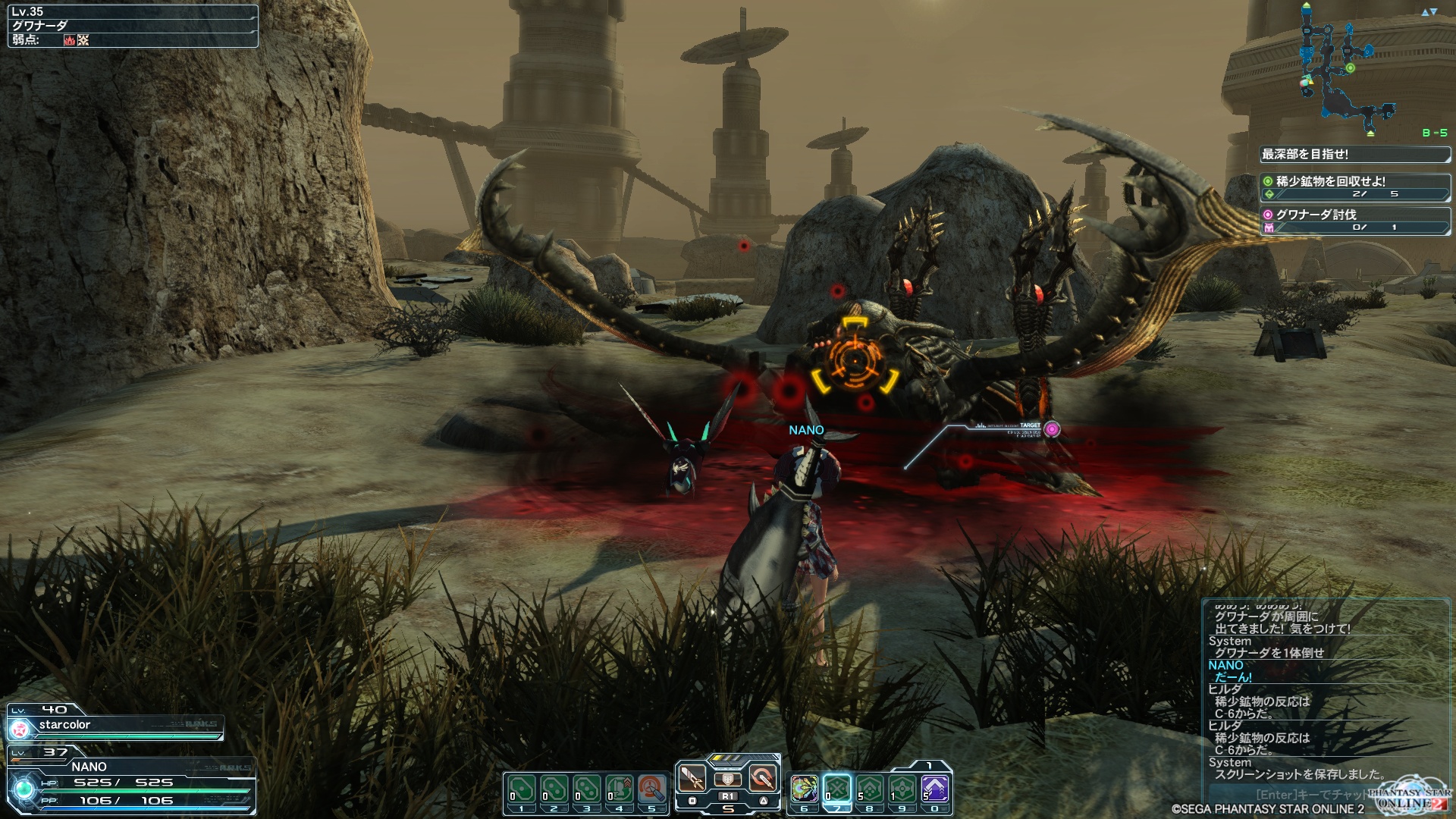The image size is (1456, 819).
Task: Activate the rainbow burst skill in slot 6
Action: click(x=805, y=790)
